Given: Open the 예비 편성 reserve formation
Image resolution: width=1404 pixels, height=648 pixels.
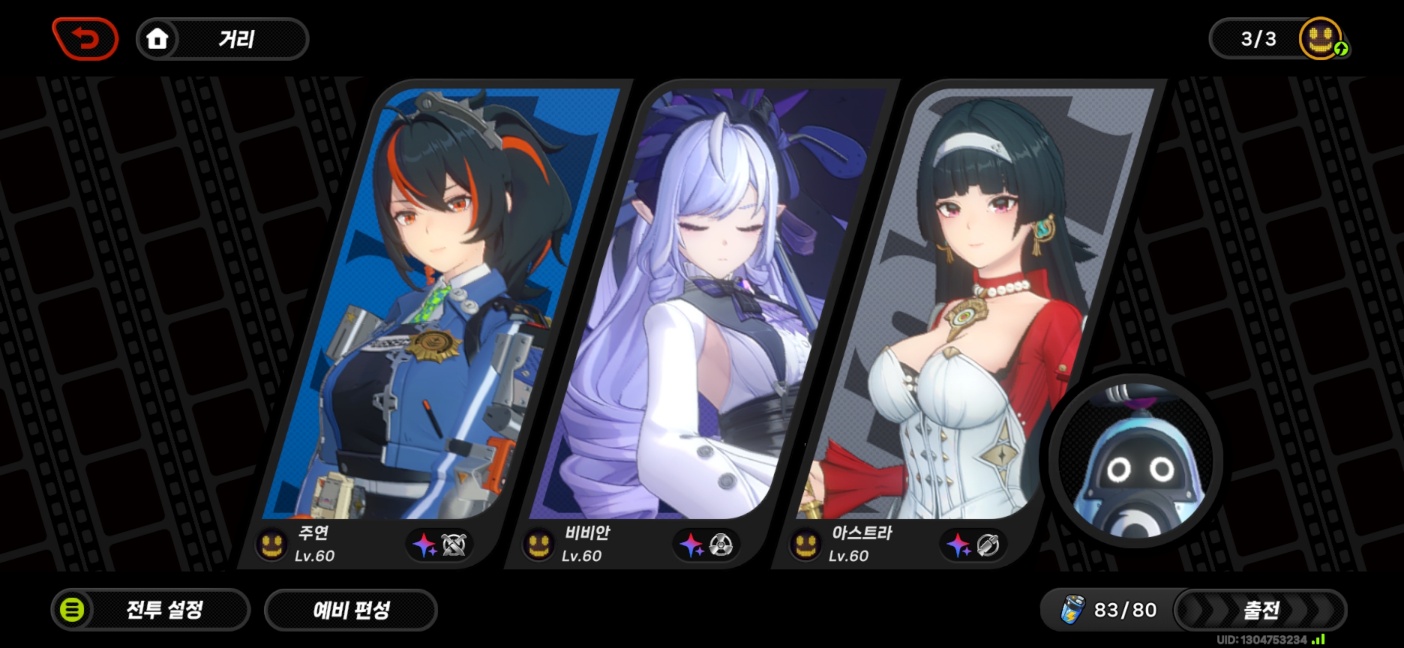Looking at the screenshot, I should (x=350, y=609).
